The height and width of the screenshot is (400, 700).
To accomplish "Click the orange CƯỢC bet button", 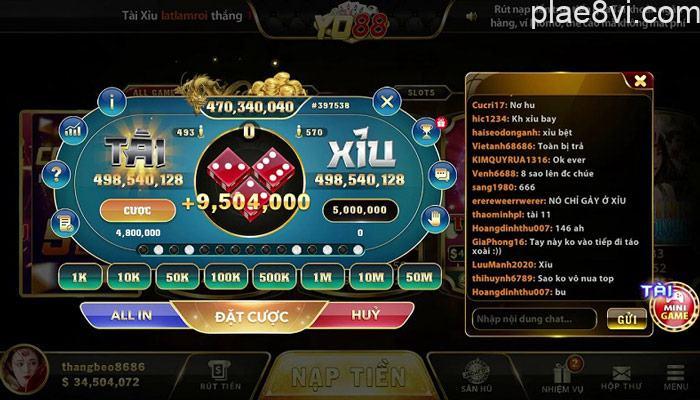I will [136, 212].
